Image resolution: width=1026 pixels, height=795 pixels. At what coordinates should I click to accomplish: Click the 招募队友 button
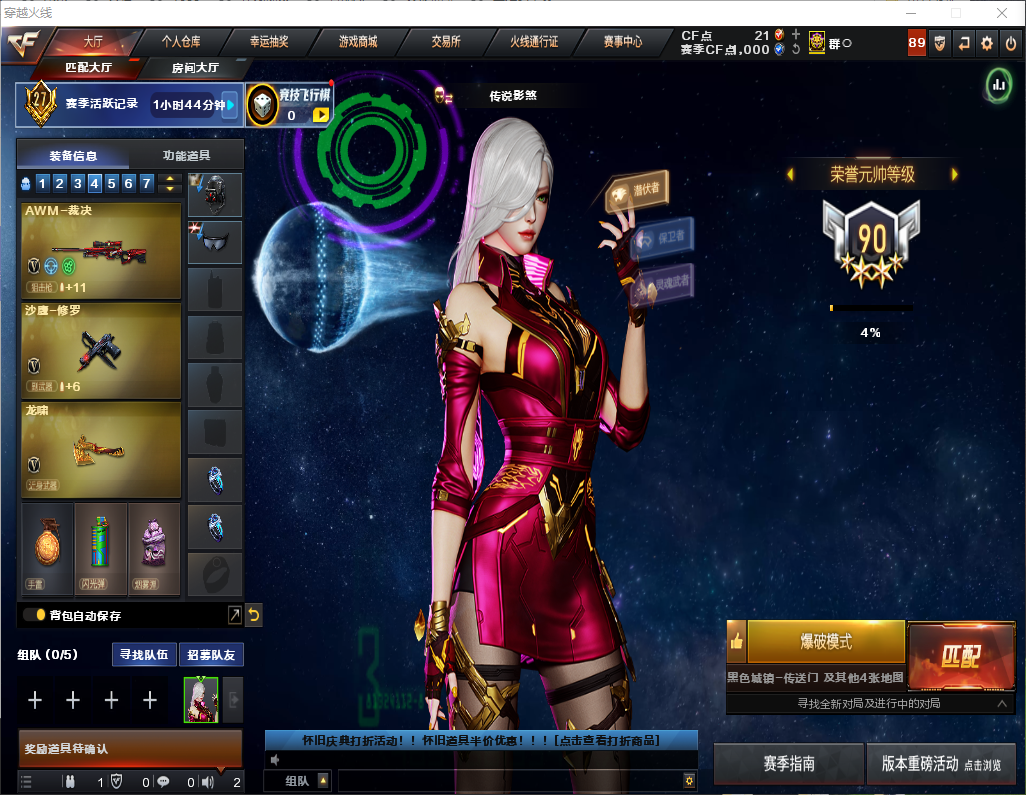(211, 655)
